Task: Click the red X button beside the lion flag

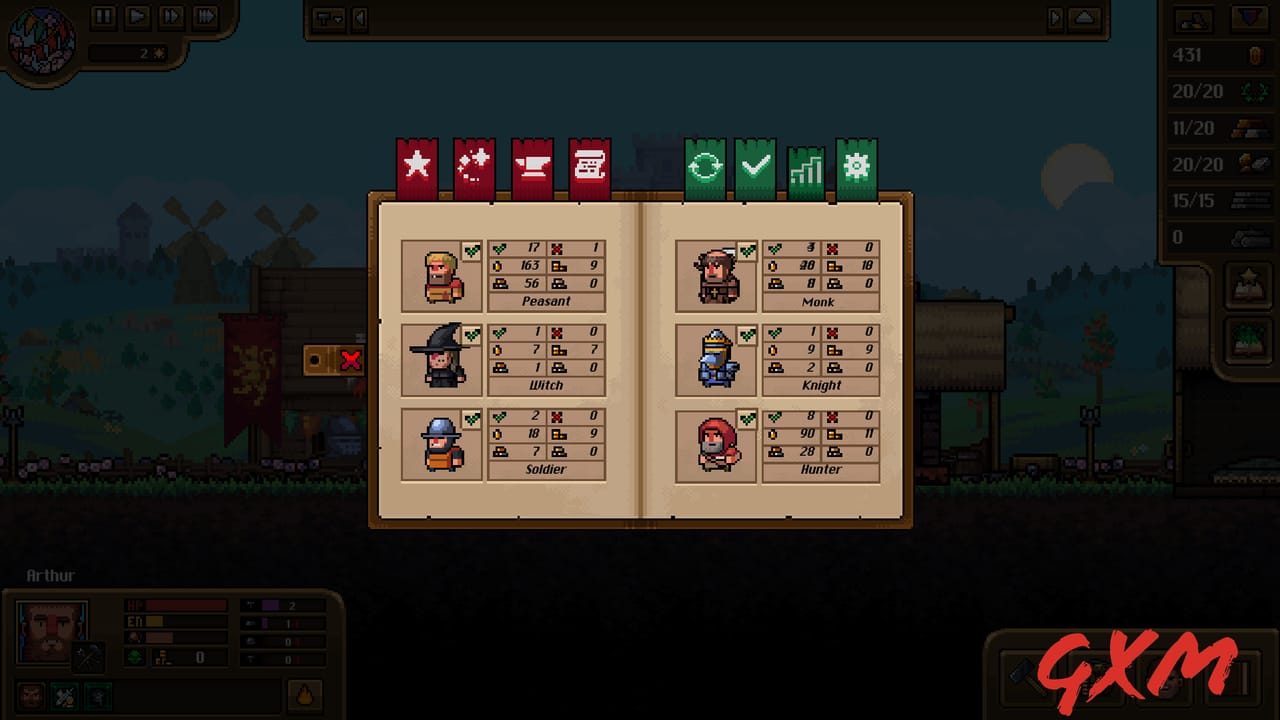Action: click(352, 361)
